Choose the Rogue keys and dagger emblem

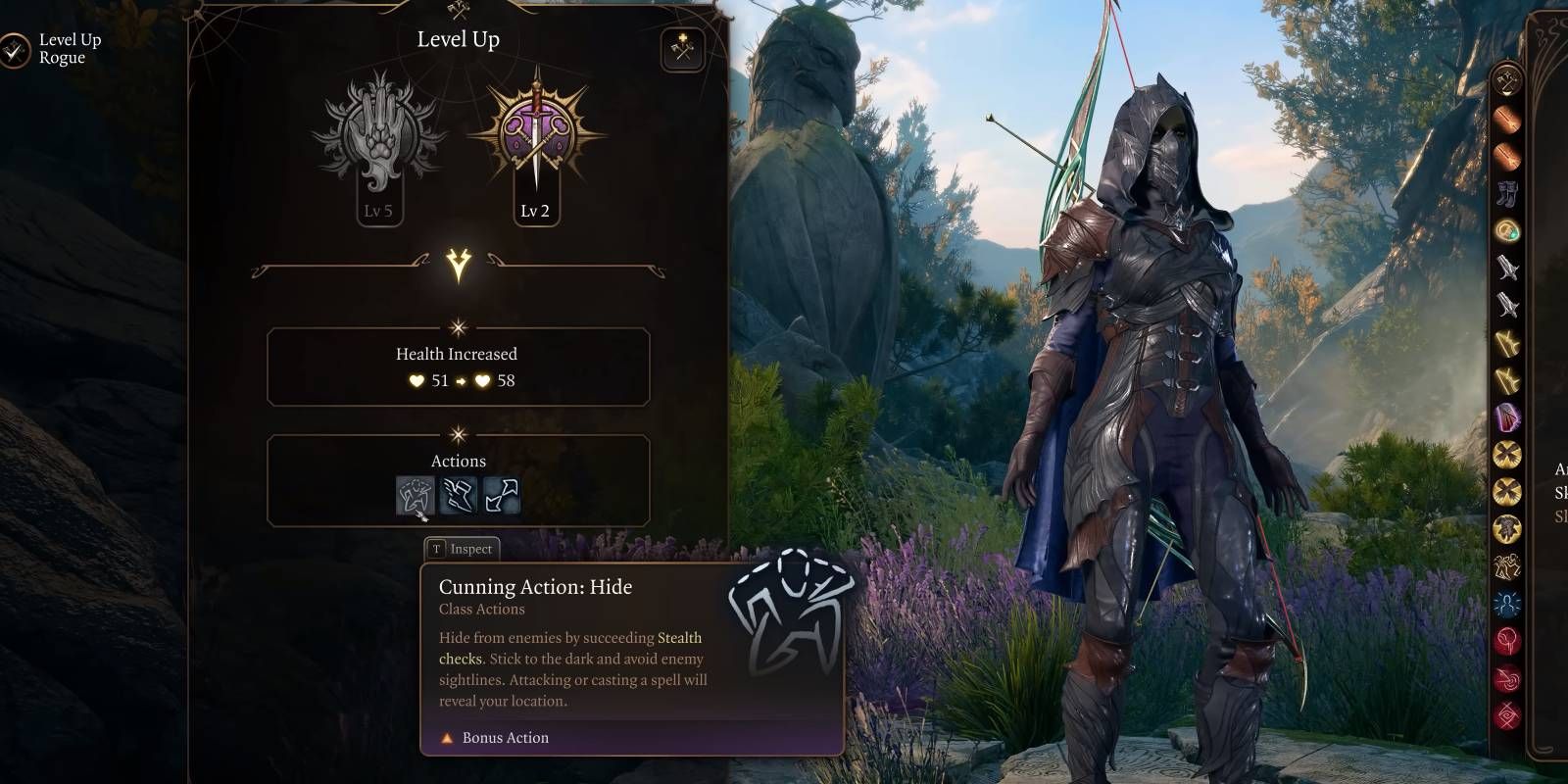[535, 132]
